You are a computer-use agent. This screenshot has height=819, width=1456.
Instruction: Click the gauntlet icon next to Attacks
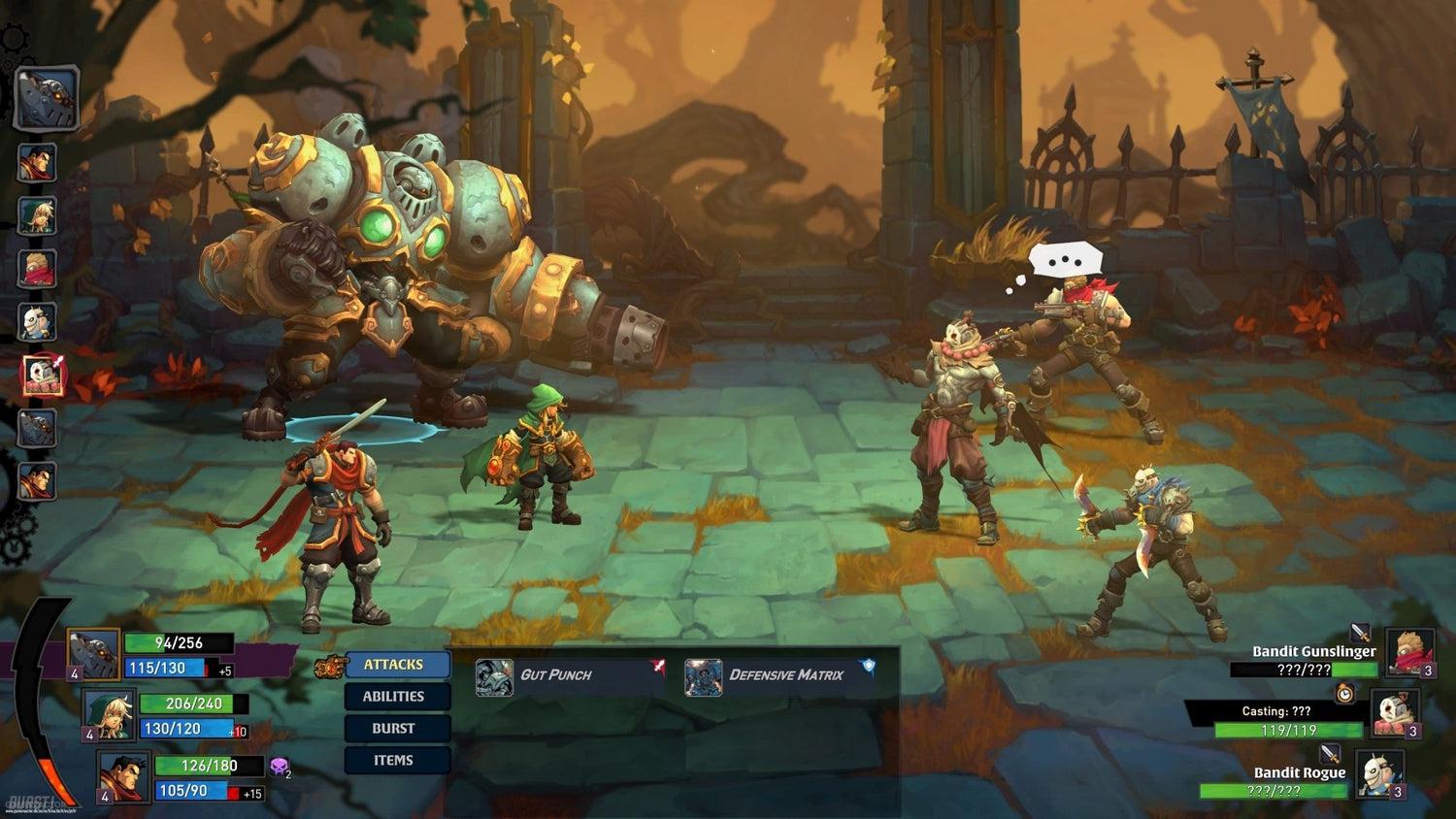(x=329, y=666)
